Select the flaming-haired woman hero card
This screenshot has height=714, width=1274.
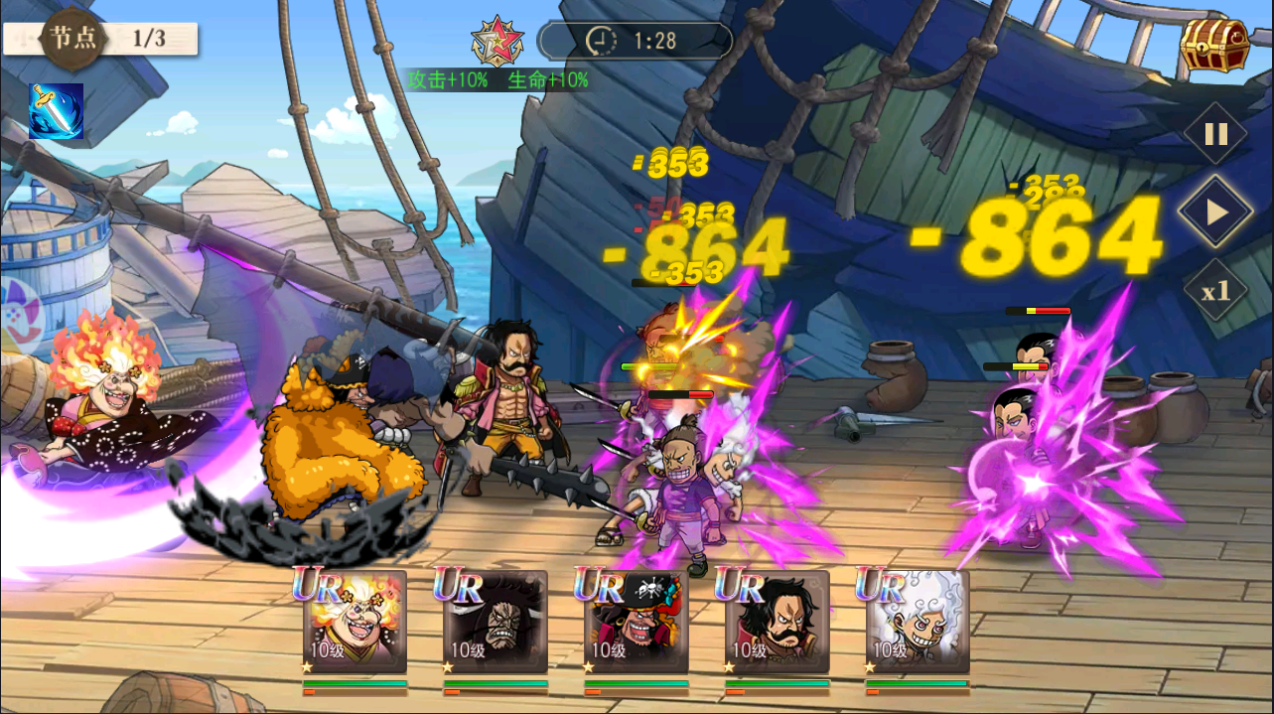[x=355, y=621]
